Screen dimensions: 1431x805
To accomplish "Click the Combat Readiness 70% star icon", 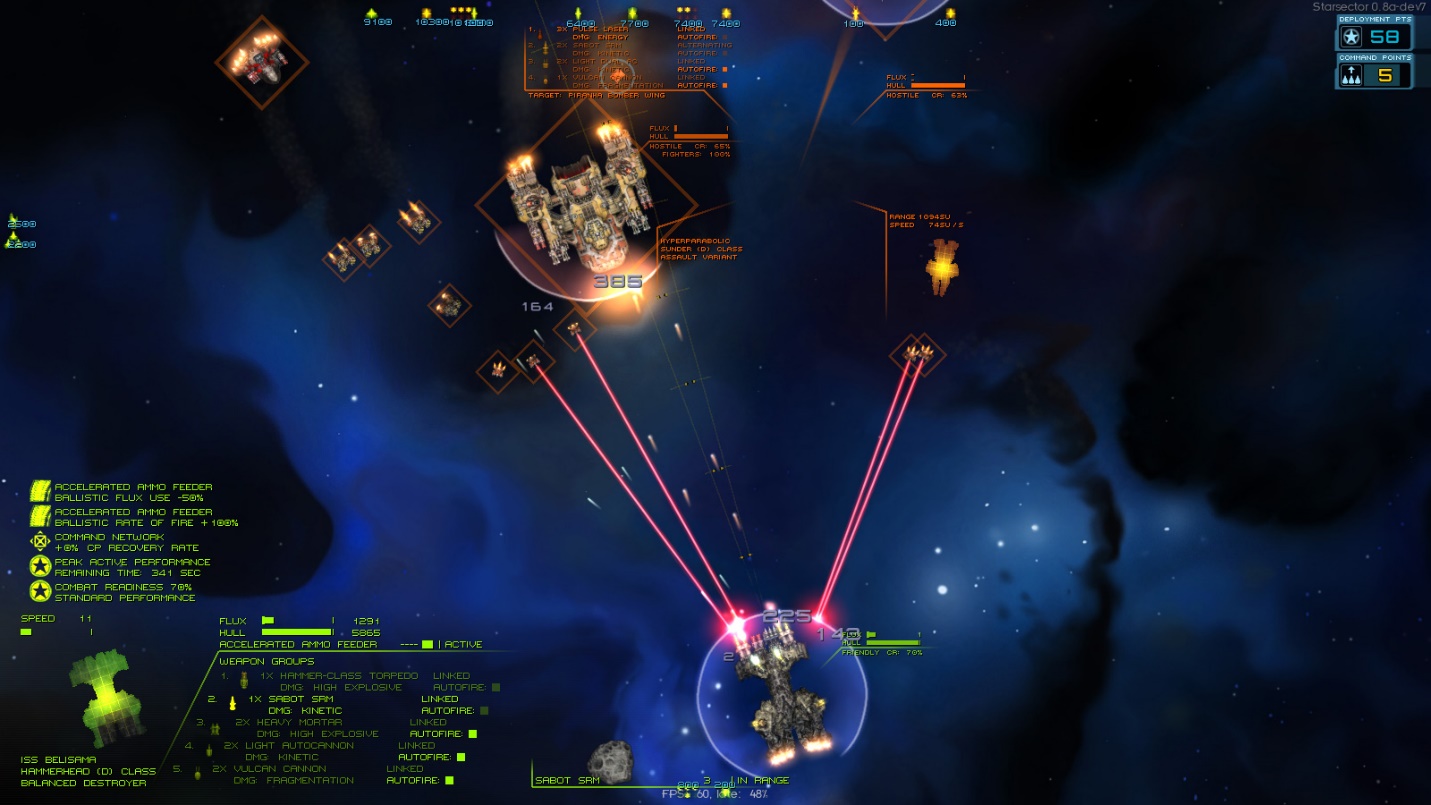I will (40, 589).
